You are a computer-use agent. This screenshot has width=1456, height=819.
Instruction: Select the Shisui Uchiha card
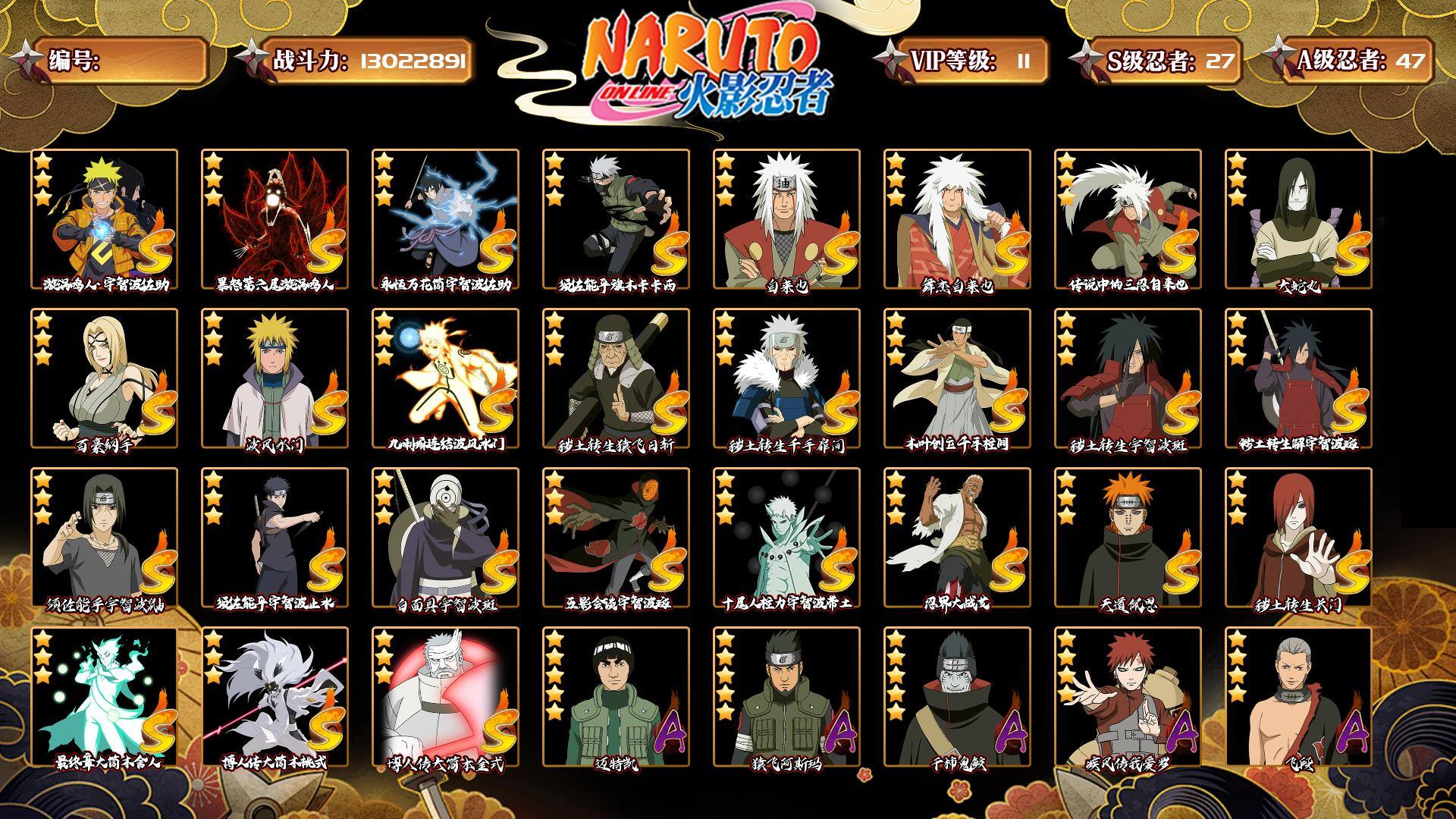[x=275, y=538]
